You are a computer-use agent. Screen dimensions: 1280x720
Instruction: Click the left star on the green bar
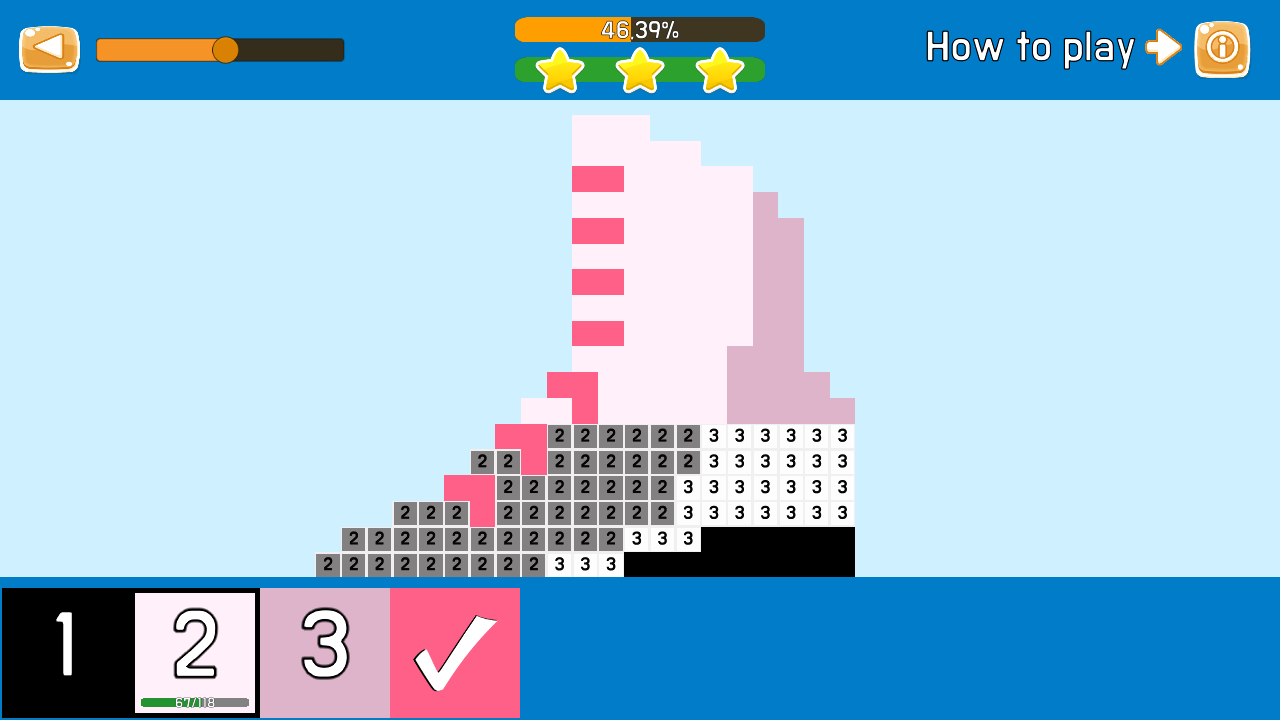click(x=560, y=70)
